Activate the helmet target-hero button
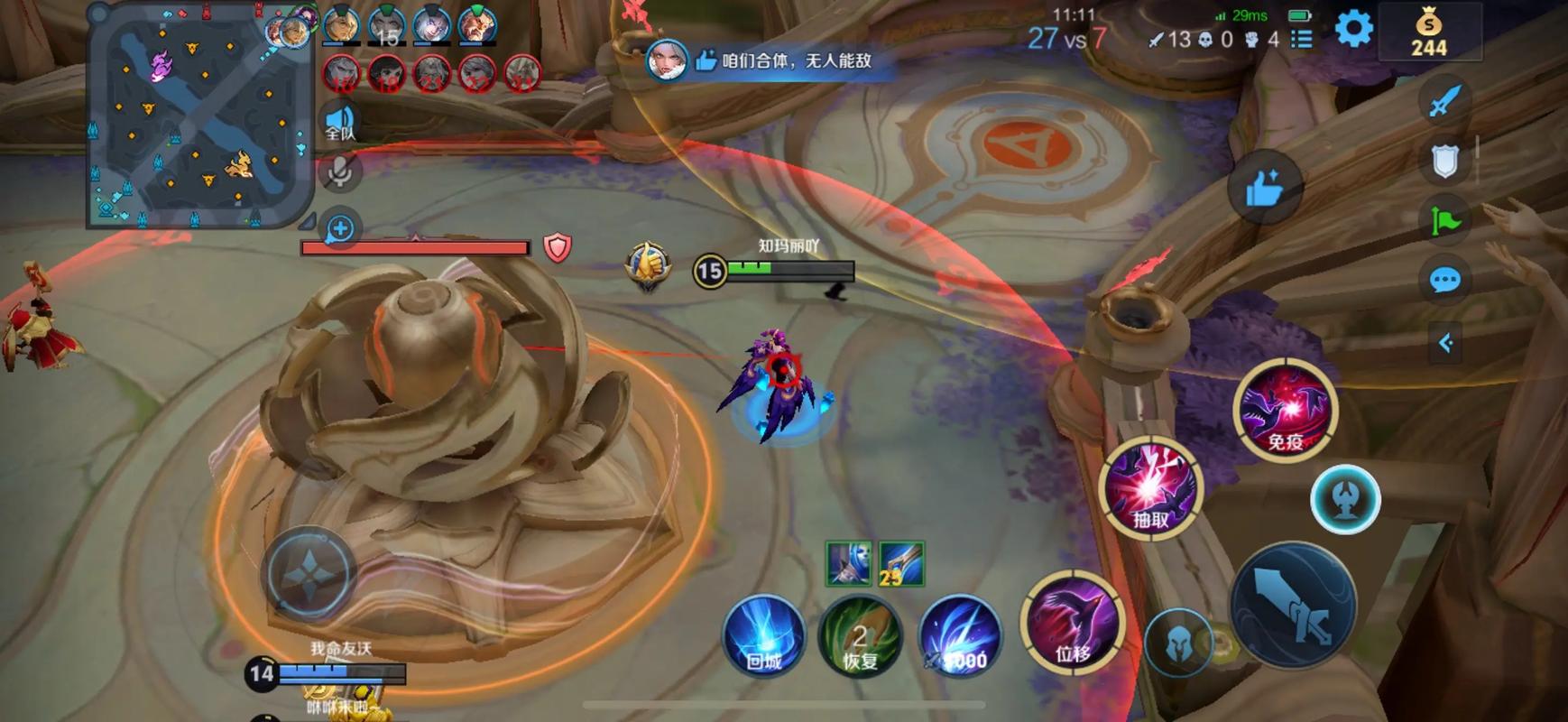Viewport: 1568px width, 722px height. 1179,643
